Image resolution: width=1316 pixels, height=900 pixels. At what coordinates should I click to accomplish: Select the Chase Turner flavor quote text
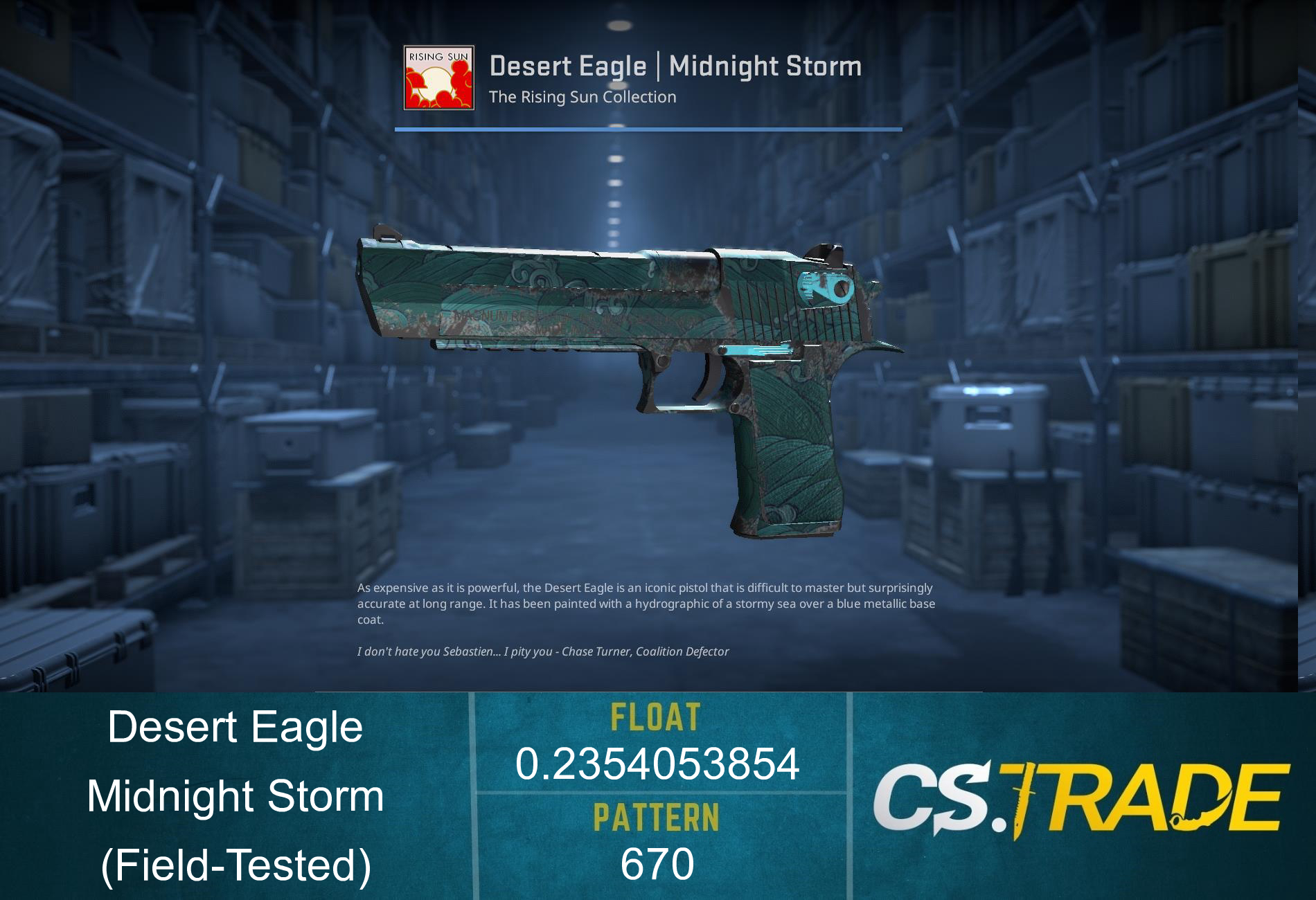click(x=542, y=651)
